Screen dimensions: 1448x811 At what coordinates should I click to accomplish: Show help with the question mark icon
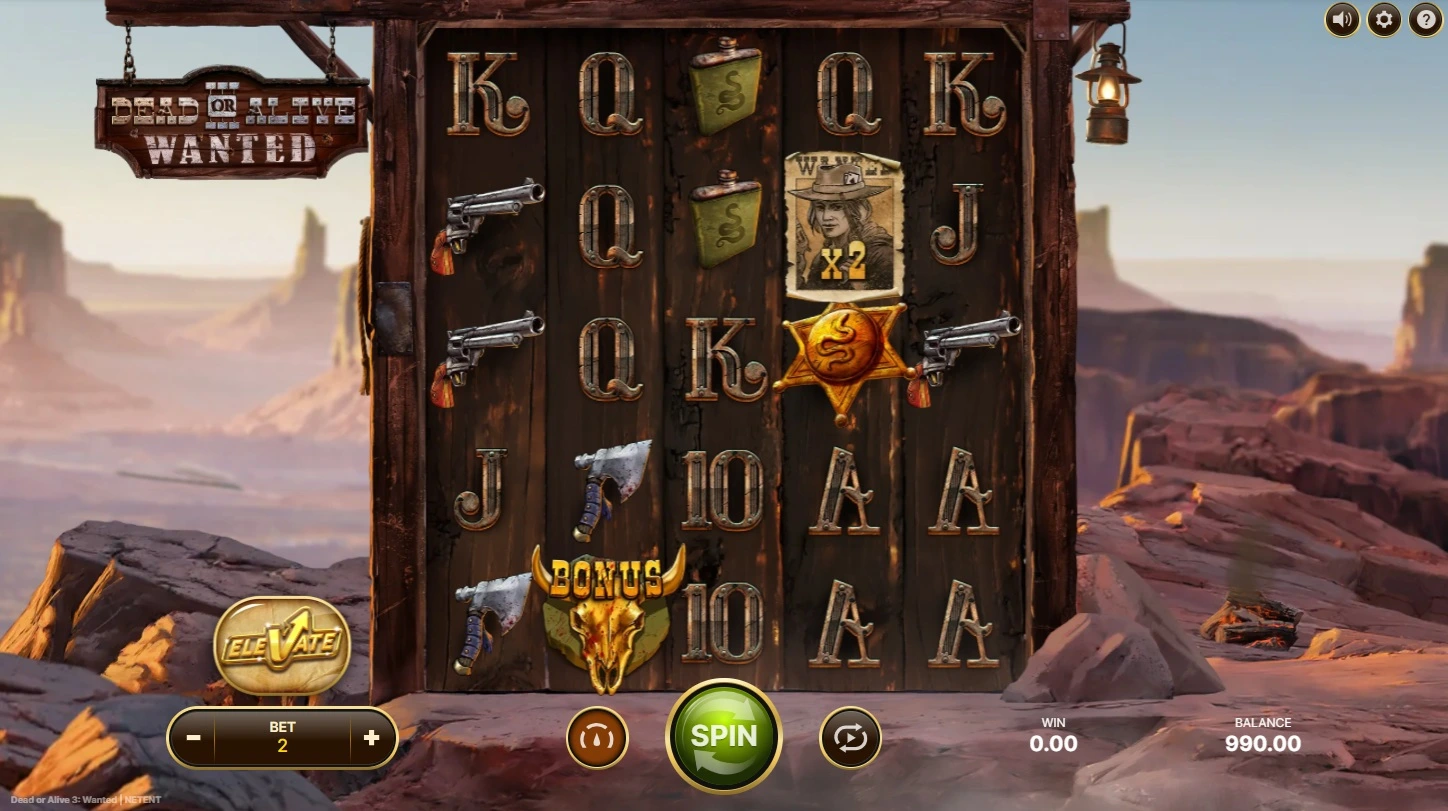(x=1426, y=19)
